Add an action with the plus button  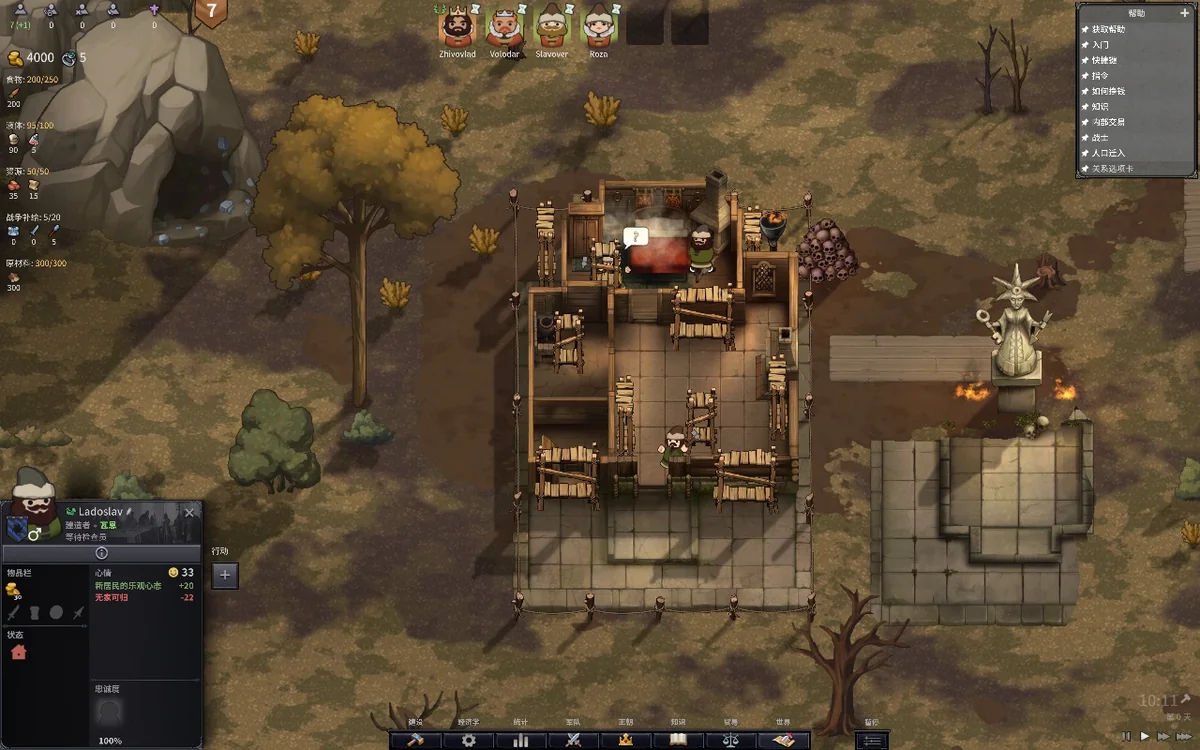pyautogui.click(x=225, y=575)
